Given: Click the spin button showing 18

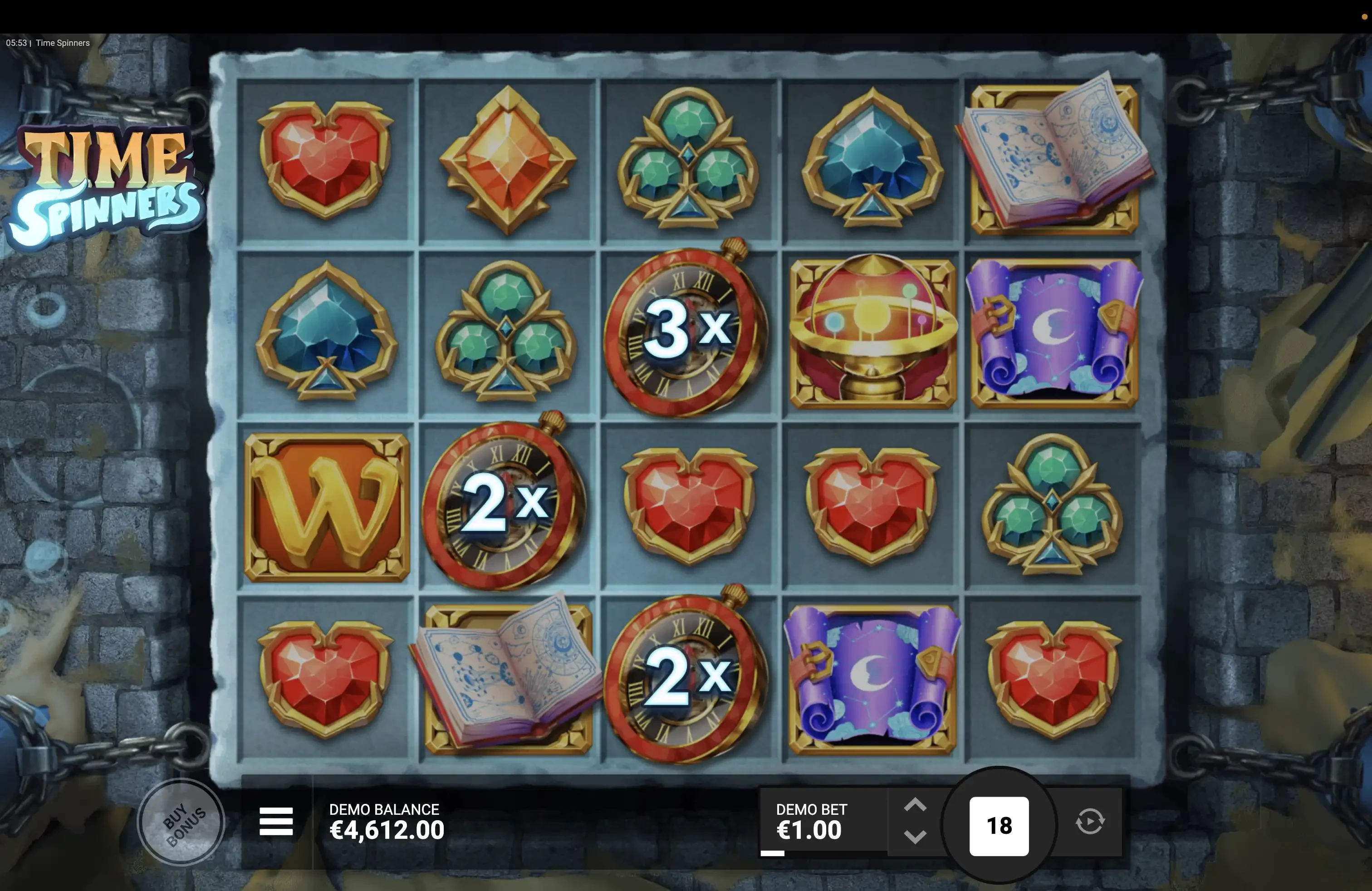Looking at the screenshot, I should 999,826.
